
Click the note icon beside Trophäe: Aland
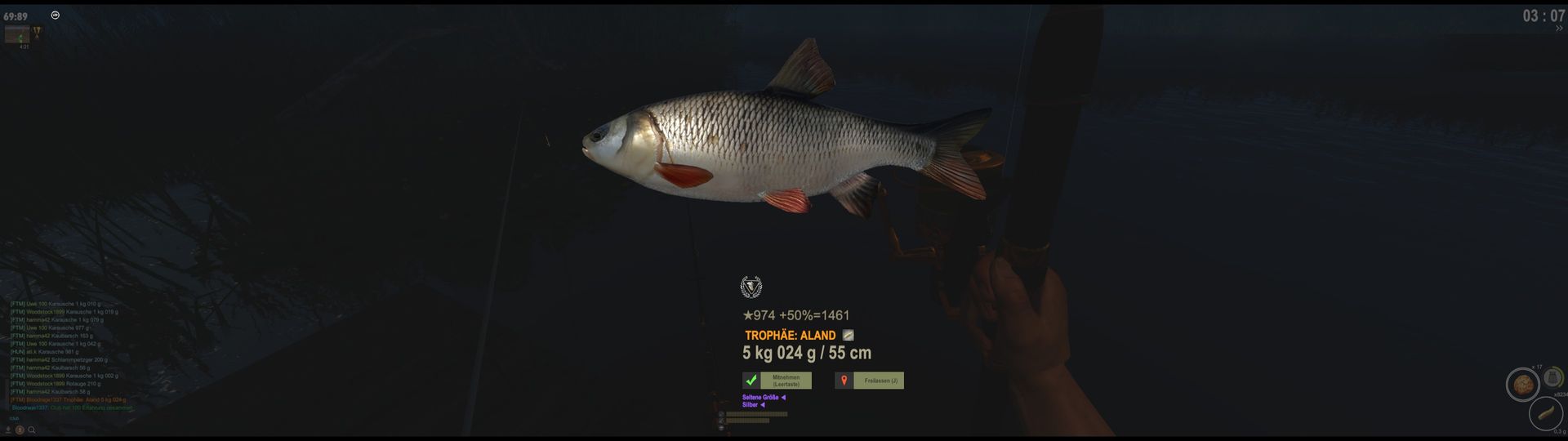point(849,335)
